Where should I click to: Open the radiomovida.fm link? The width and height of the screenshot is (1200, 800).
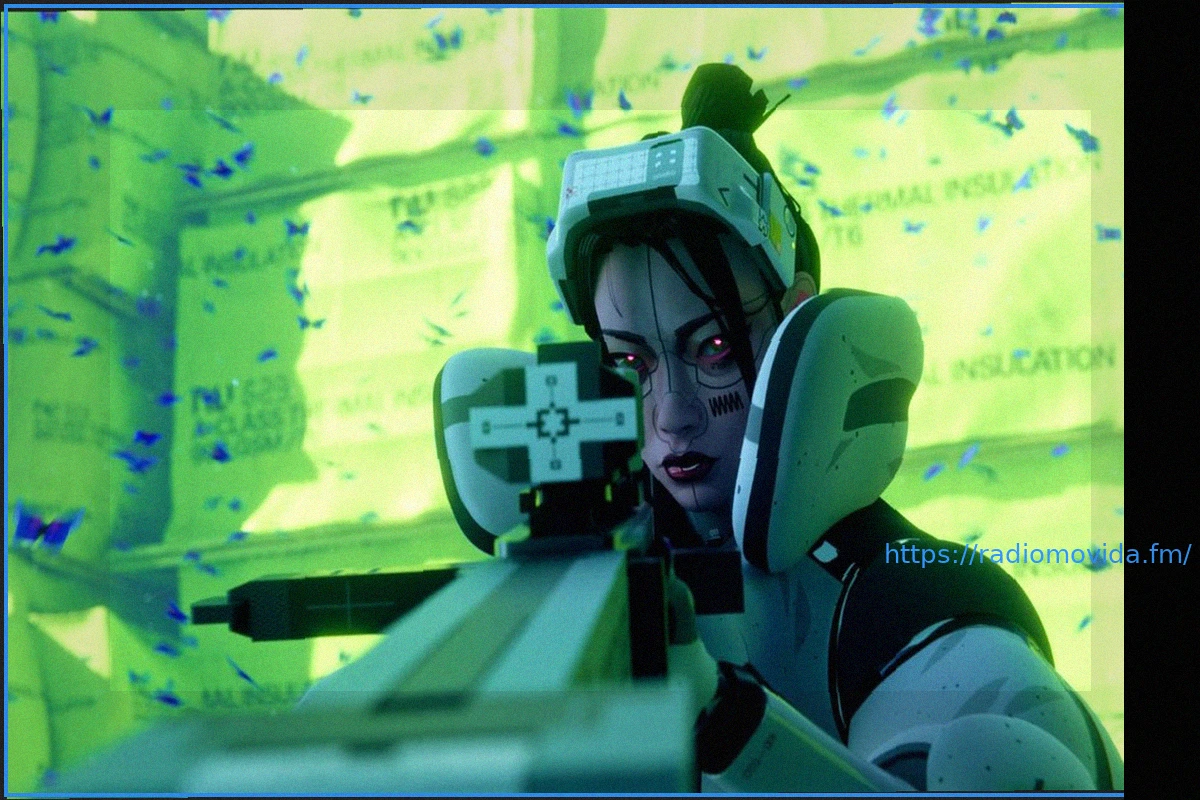[x=1037, y=554]
